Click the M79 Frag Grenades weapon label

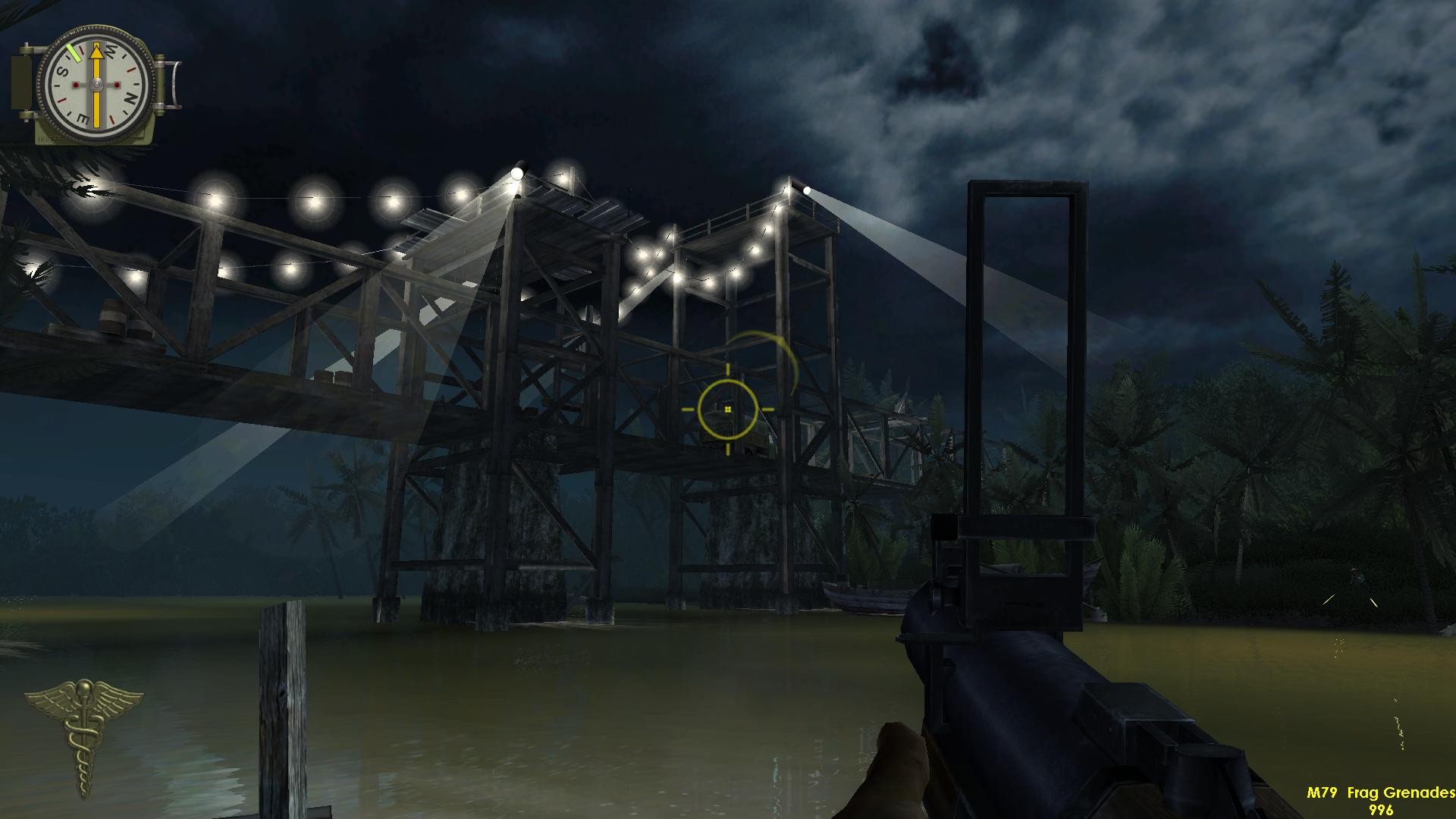click(x=1379, y=792)
